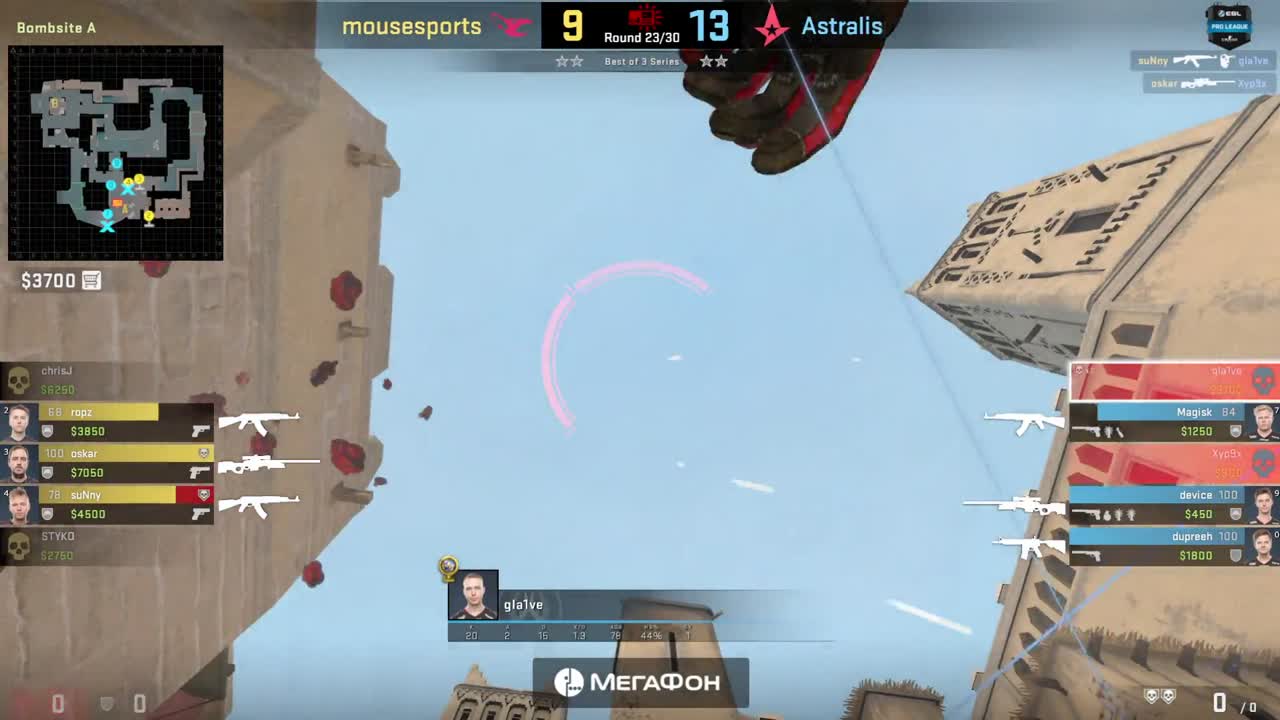This screenshot has height=720, width=1280.
Task: Click the ESL Pro League badge
Action: 1232,26
